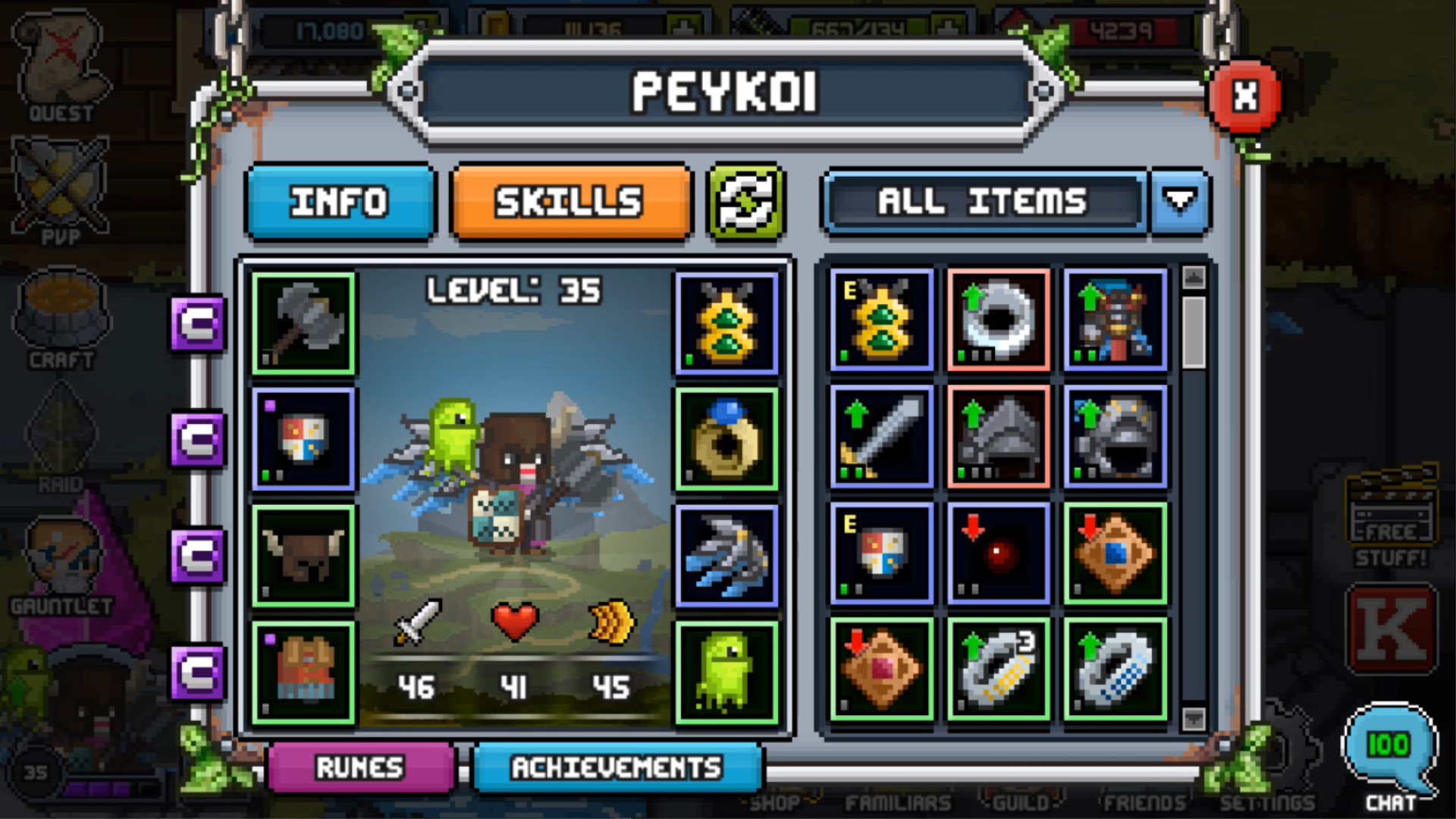Open the Info tab
The height and width of the screenshot is (819, 1456).
click(340, 202)
